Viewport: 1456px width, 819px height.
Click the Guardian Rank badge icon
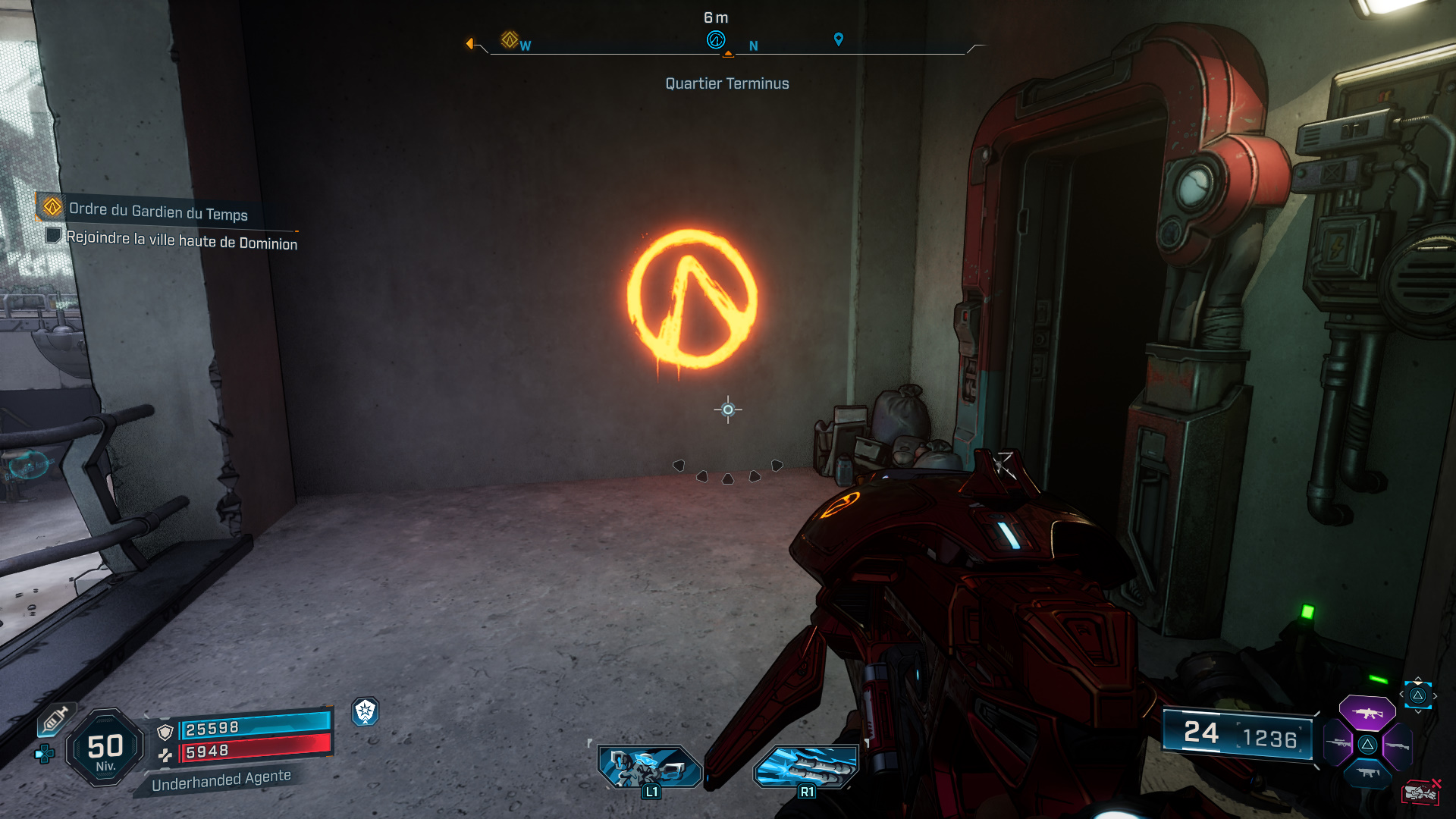[x=365, y=713]
